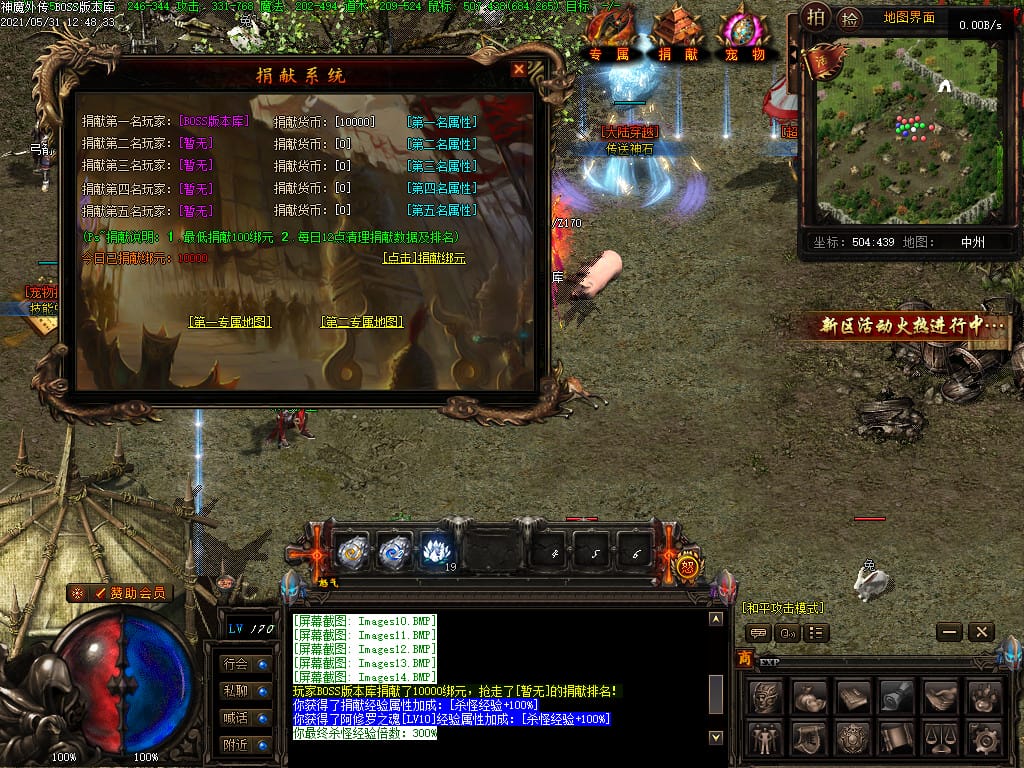The height and width of the screenshot is (768, 1024).
Task: Open the 商 shop button
Action: pyautogui.click(x=744, y=658)
